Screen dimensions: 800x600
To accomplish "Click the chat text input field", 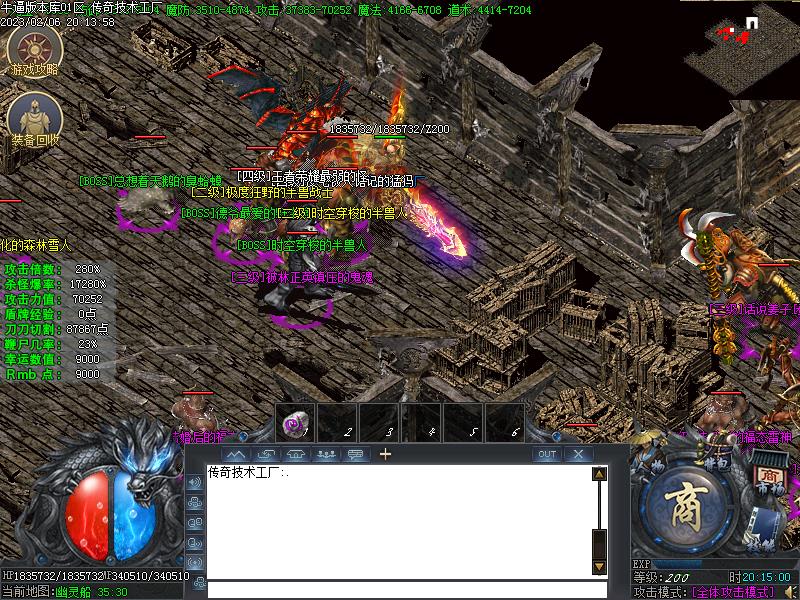I will [x=400, y=590].
